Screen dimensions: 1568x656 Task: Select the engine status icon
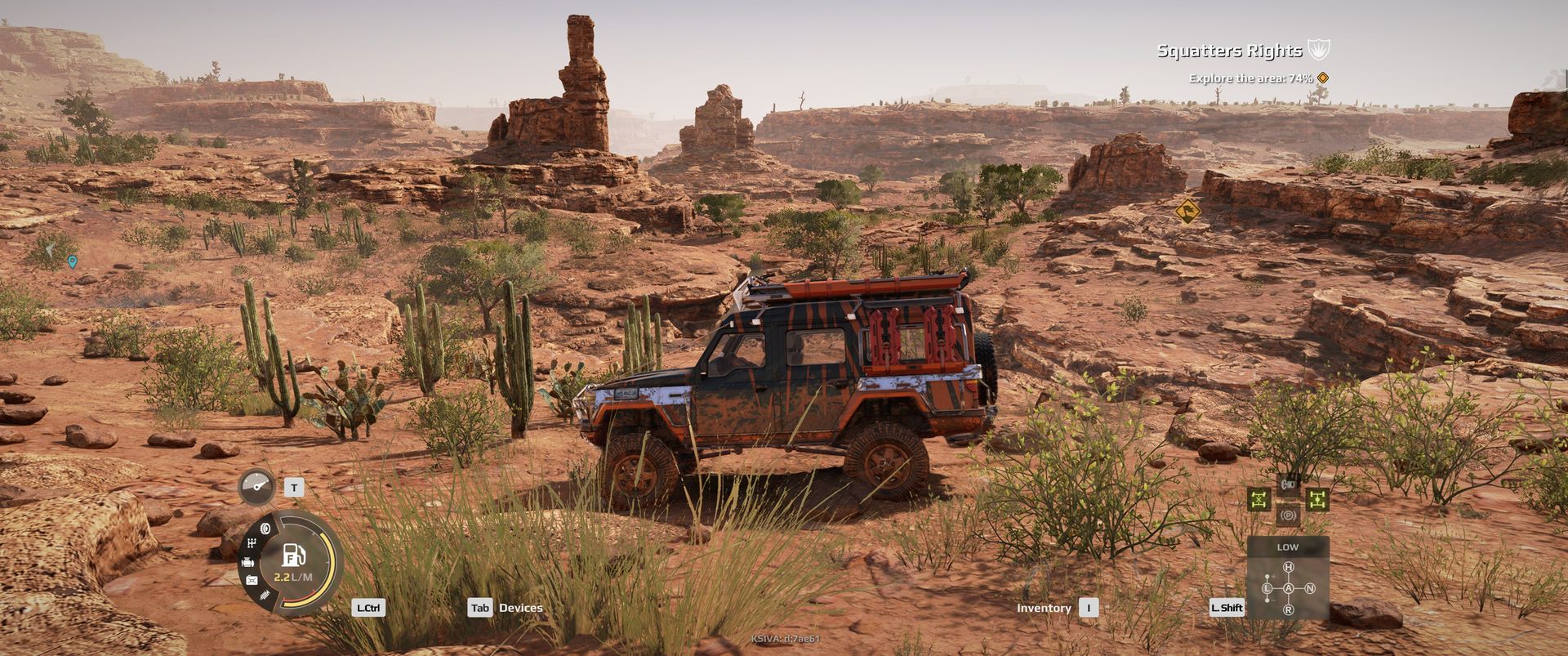coord(247,562)
